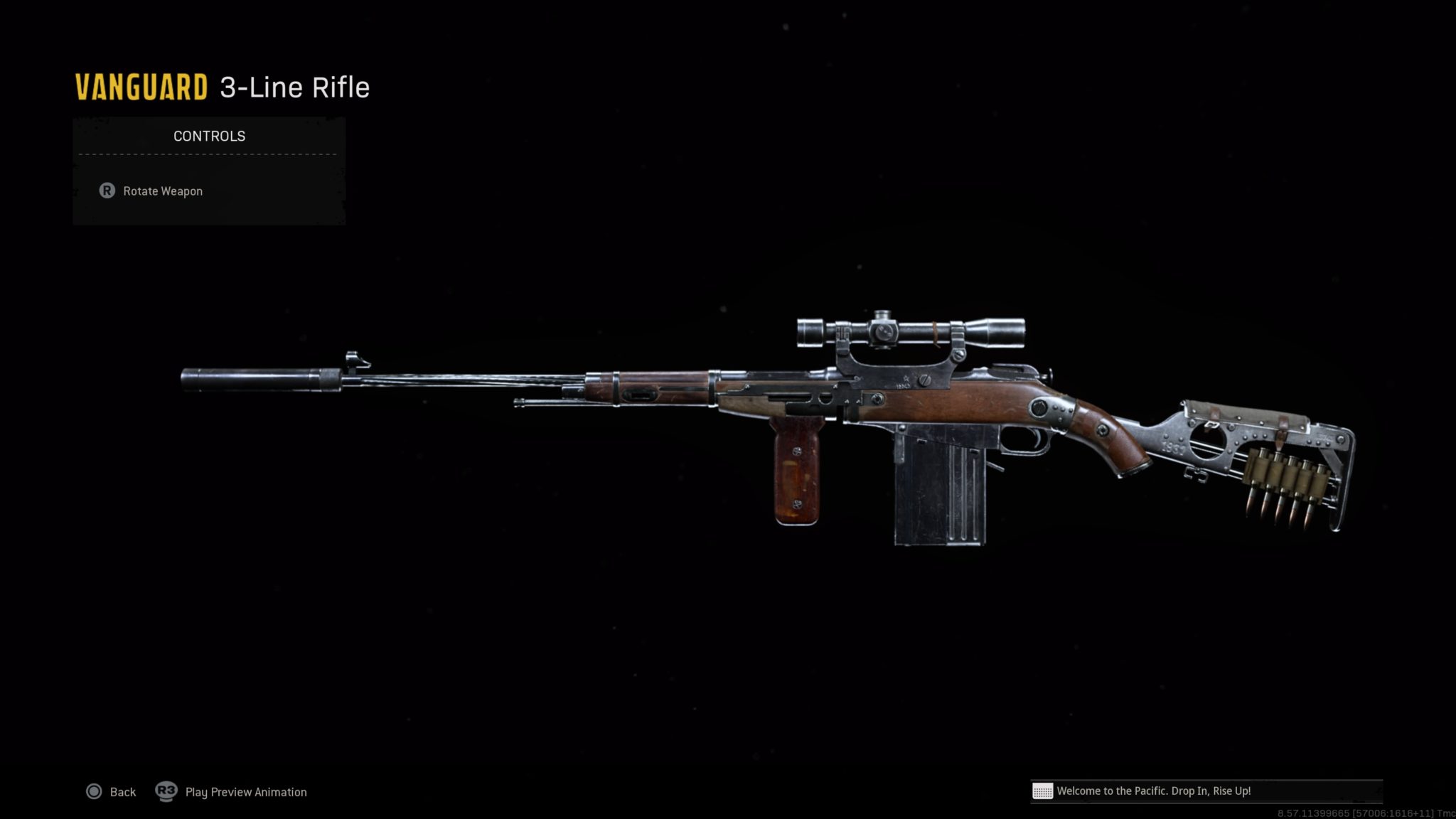1456x819 pixels.
Task: Select the CONTROLS header
Action: click(x=208, y=136)
